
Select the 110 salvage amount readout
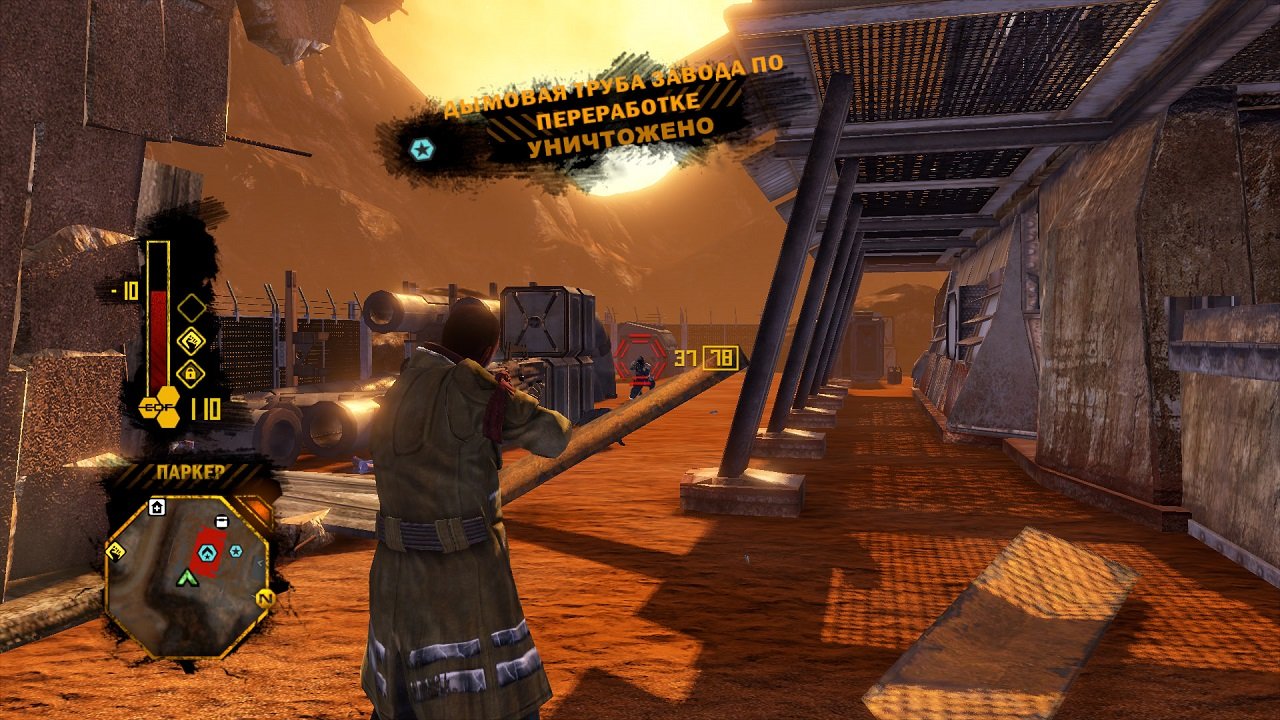[x=205, y=407]
